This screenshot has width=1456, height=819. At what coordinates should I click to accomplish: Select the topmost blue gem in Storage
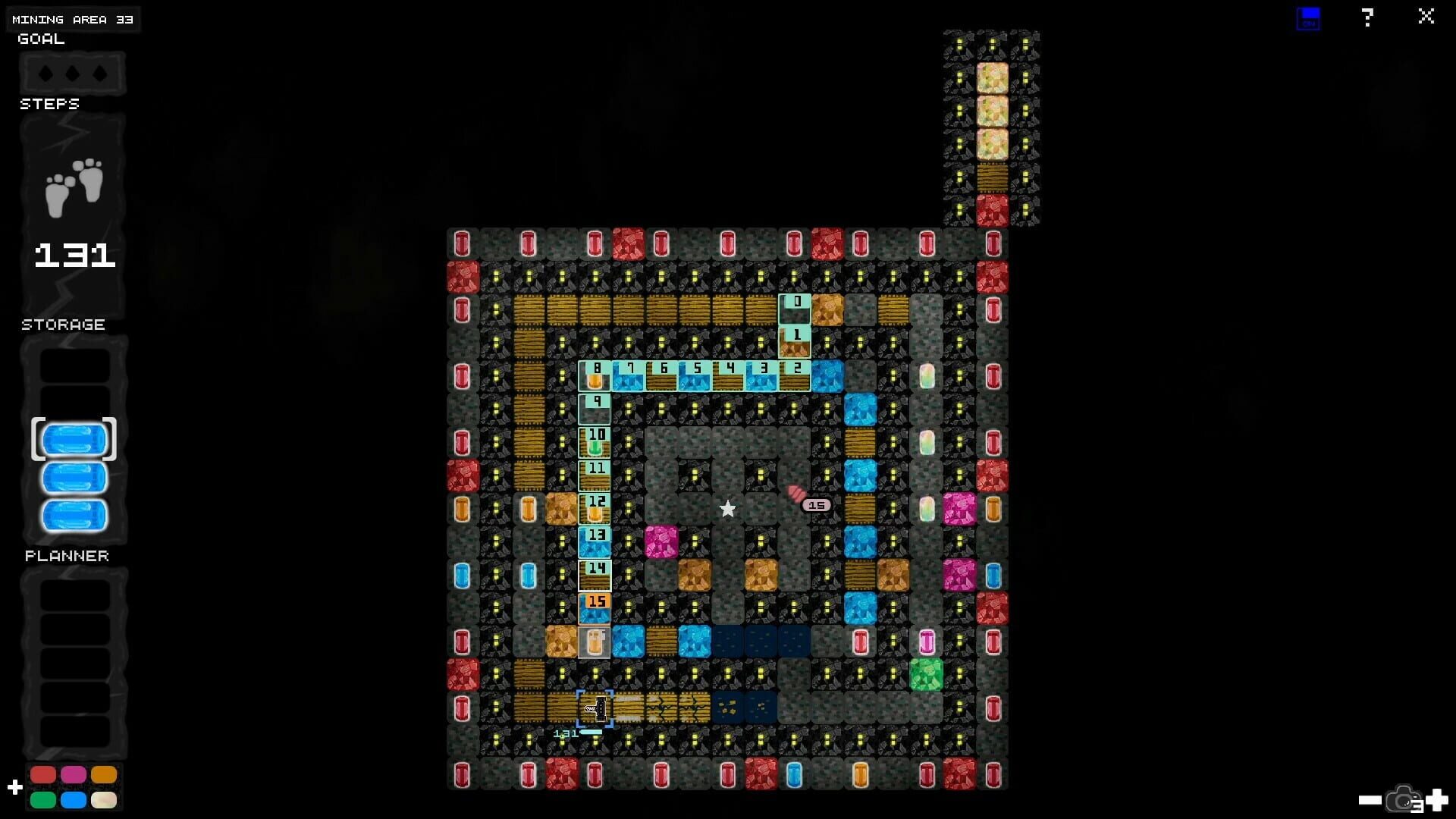pos(74,438)
